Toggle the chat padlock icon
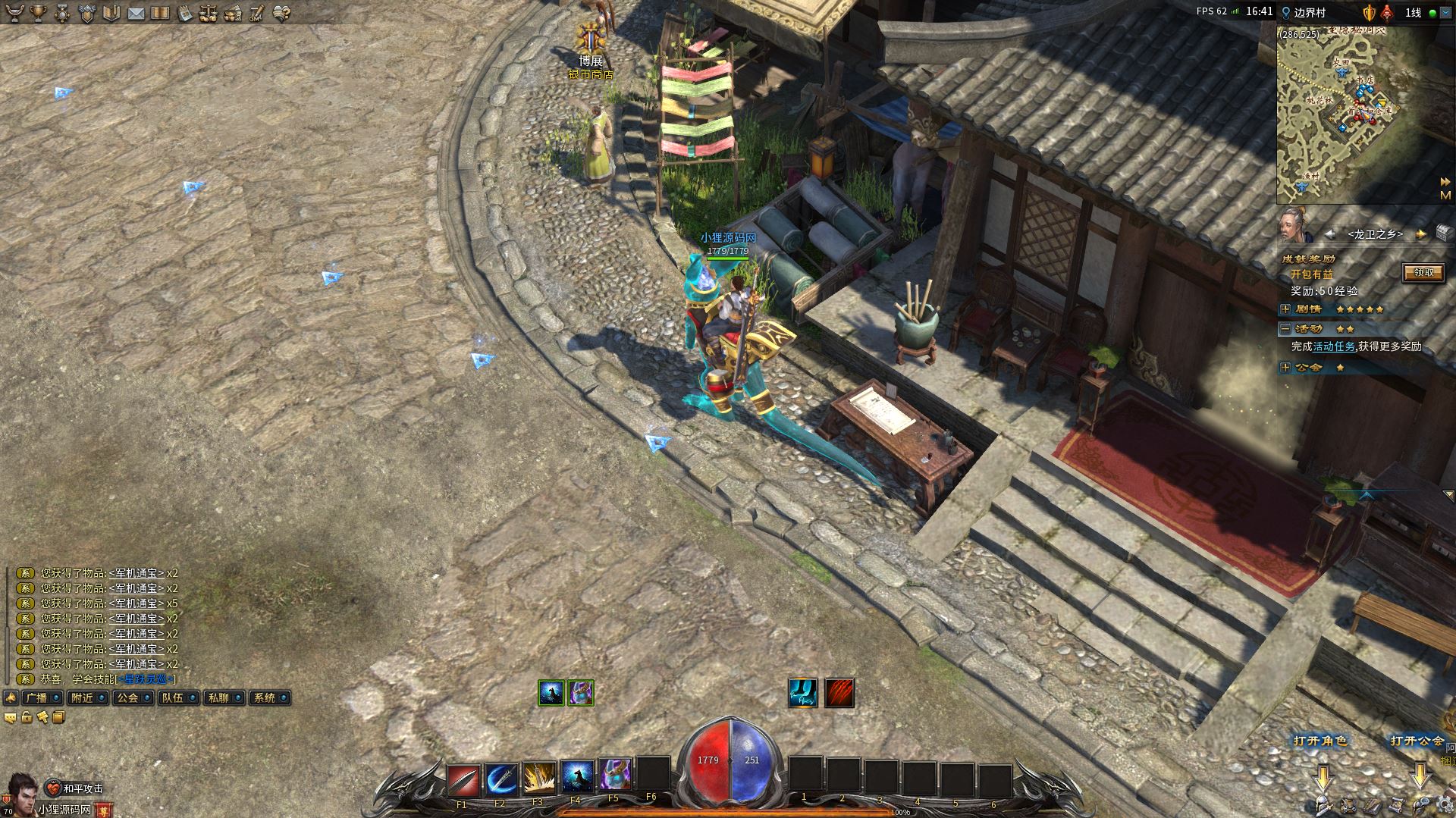Viewport: 1456px width, 818px height. click(x=27, y=717)
